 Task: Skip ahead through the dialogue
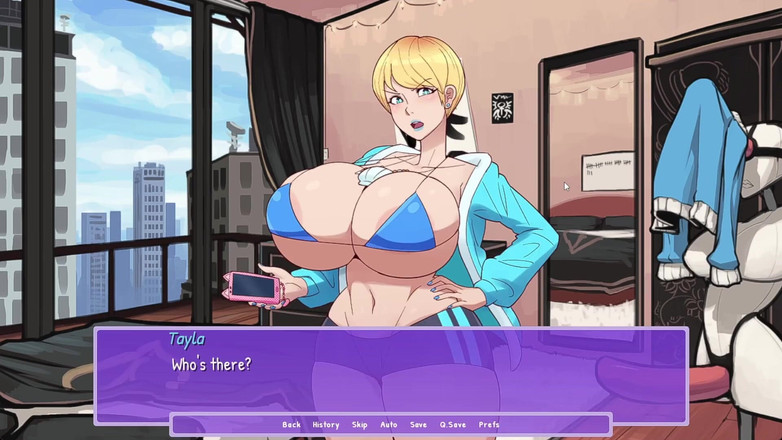(360, 425)
